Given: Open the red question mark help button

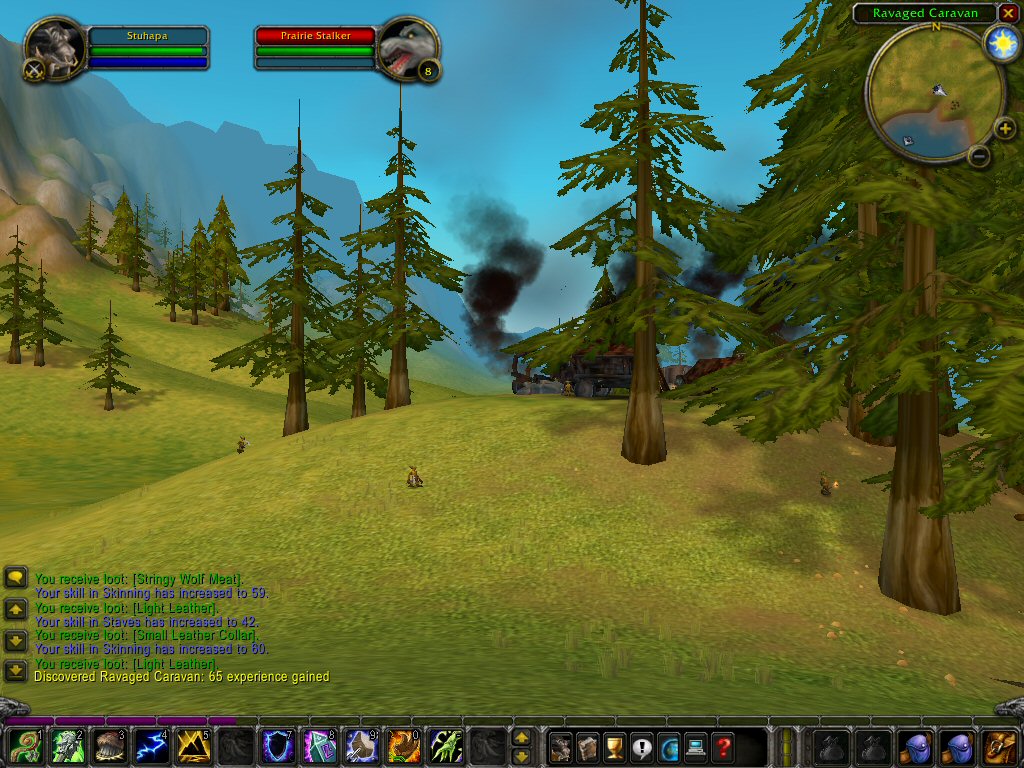Looking at the screenshot, I should (722, 746).
